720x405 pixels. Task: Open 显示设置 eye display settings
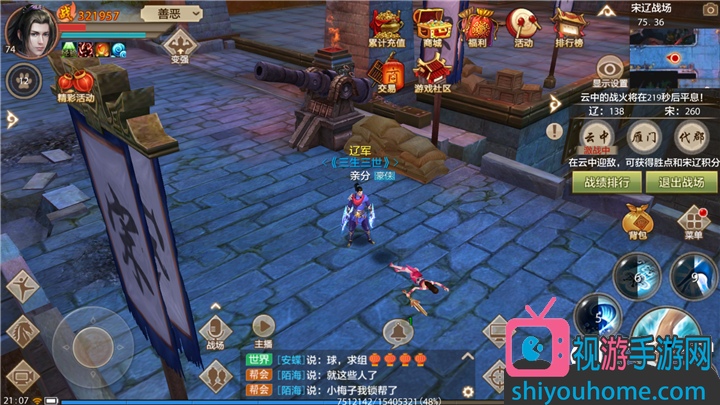pyautogui.click(x=610, y=65)
